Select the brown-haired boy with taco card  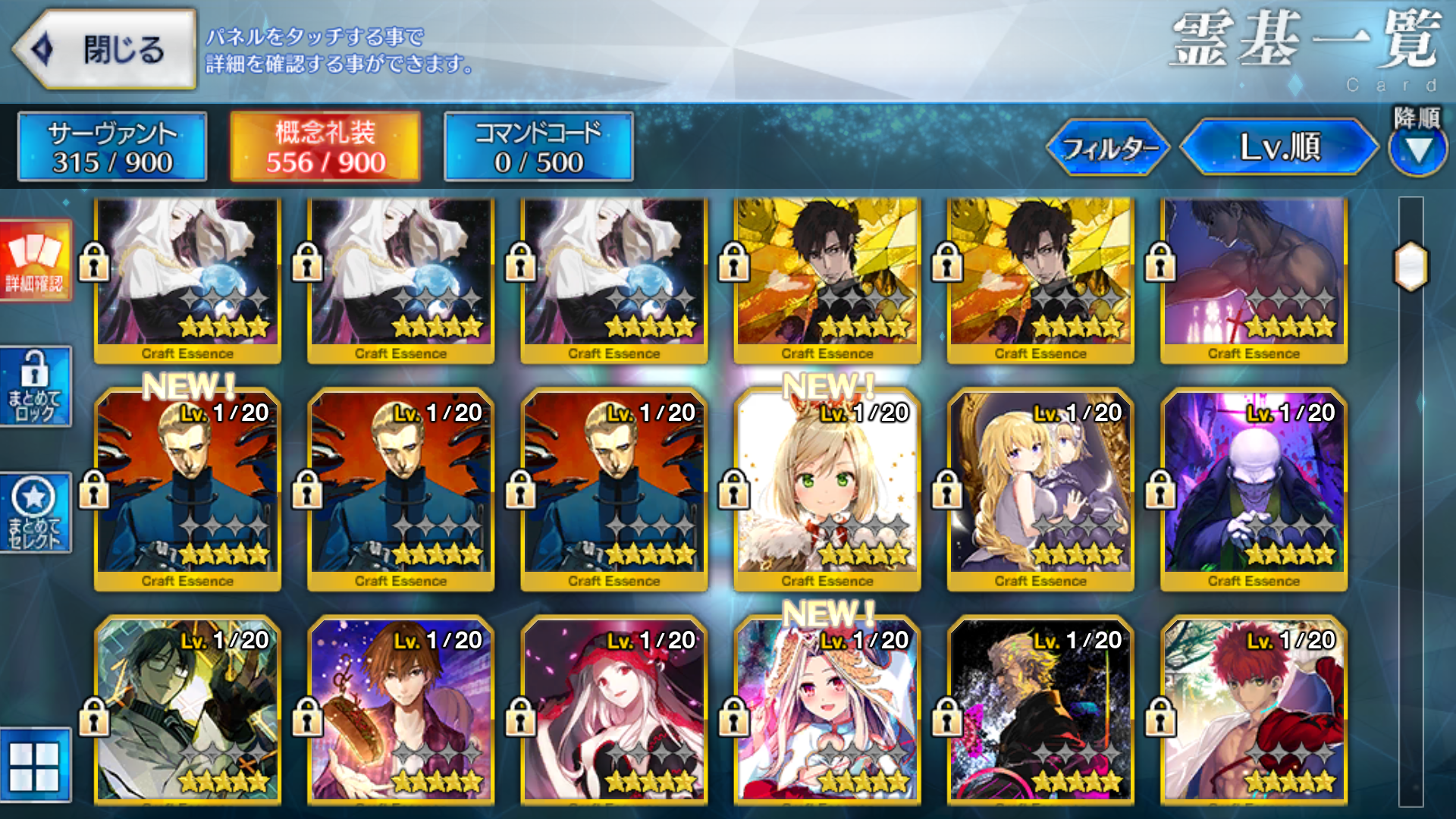point(400,713)
